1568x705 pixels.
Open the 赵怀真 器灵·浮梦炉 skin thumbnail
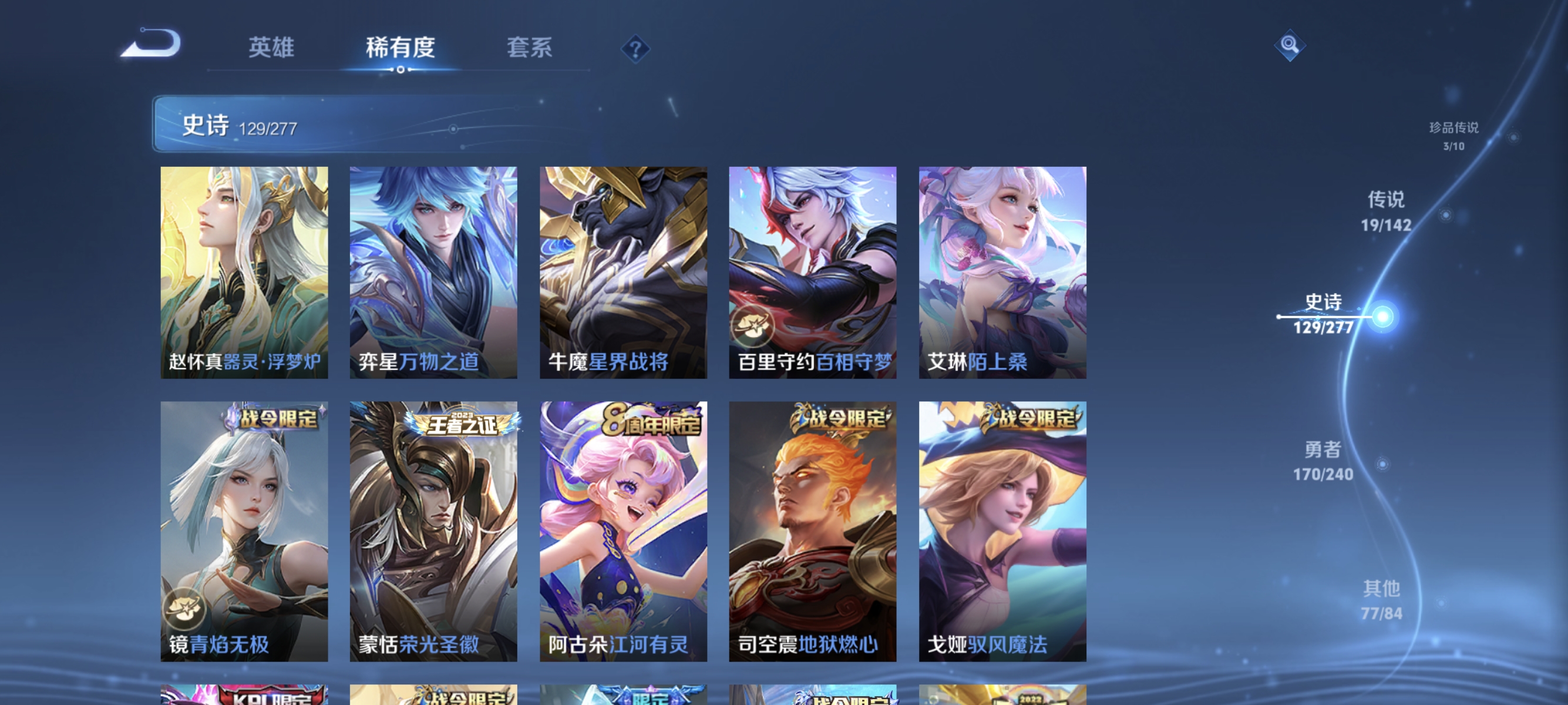tap(245, 272)
